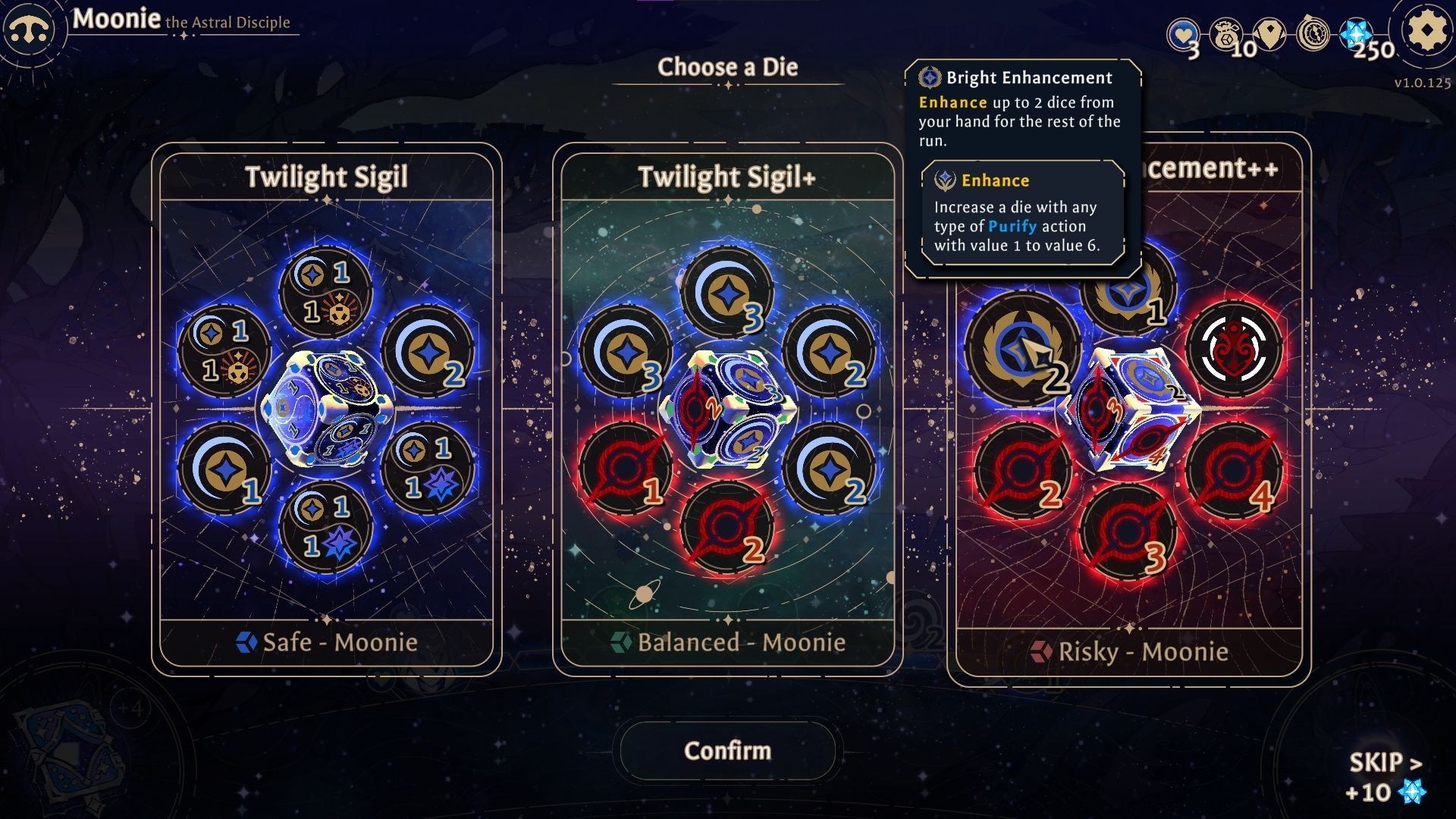
Task: Click the Choose a Die header
Action: pos(728,67)
